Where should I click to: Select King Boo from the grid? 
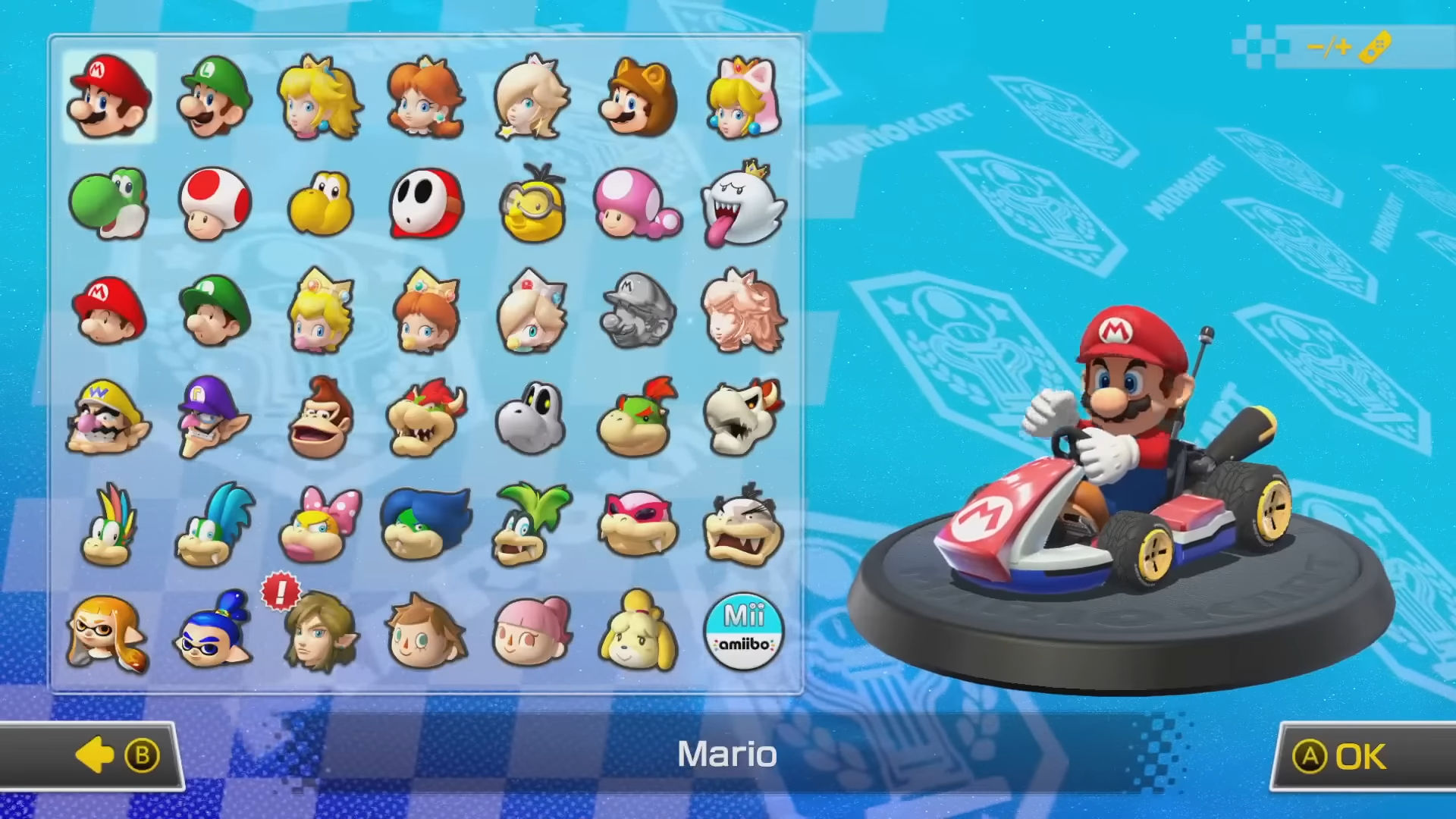743,203
